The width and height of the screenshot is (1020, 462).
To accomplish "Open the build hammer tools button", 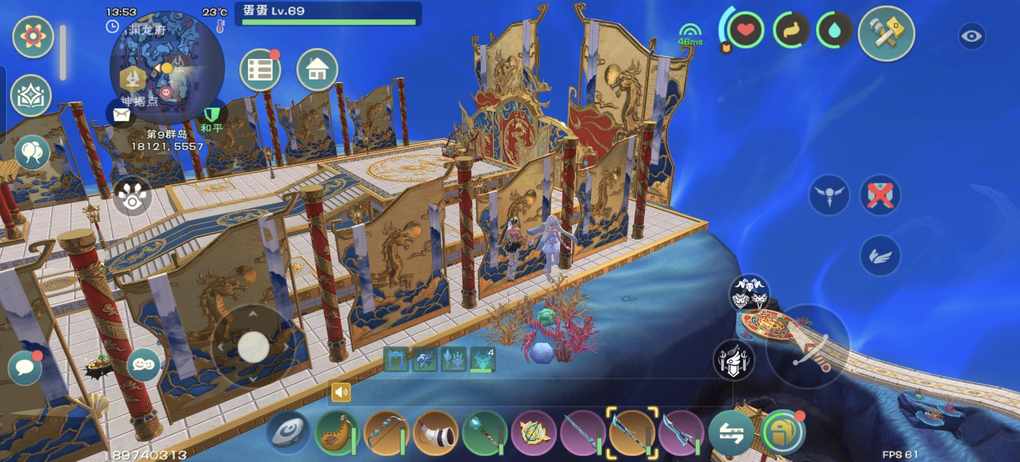I will pyautogui.click(x=886, y=33).
